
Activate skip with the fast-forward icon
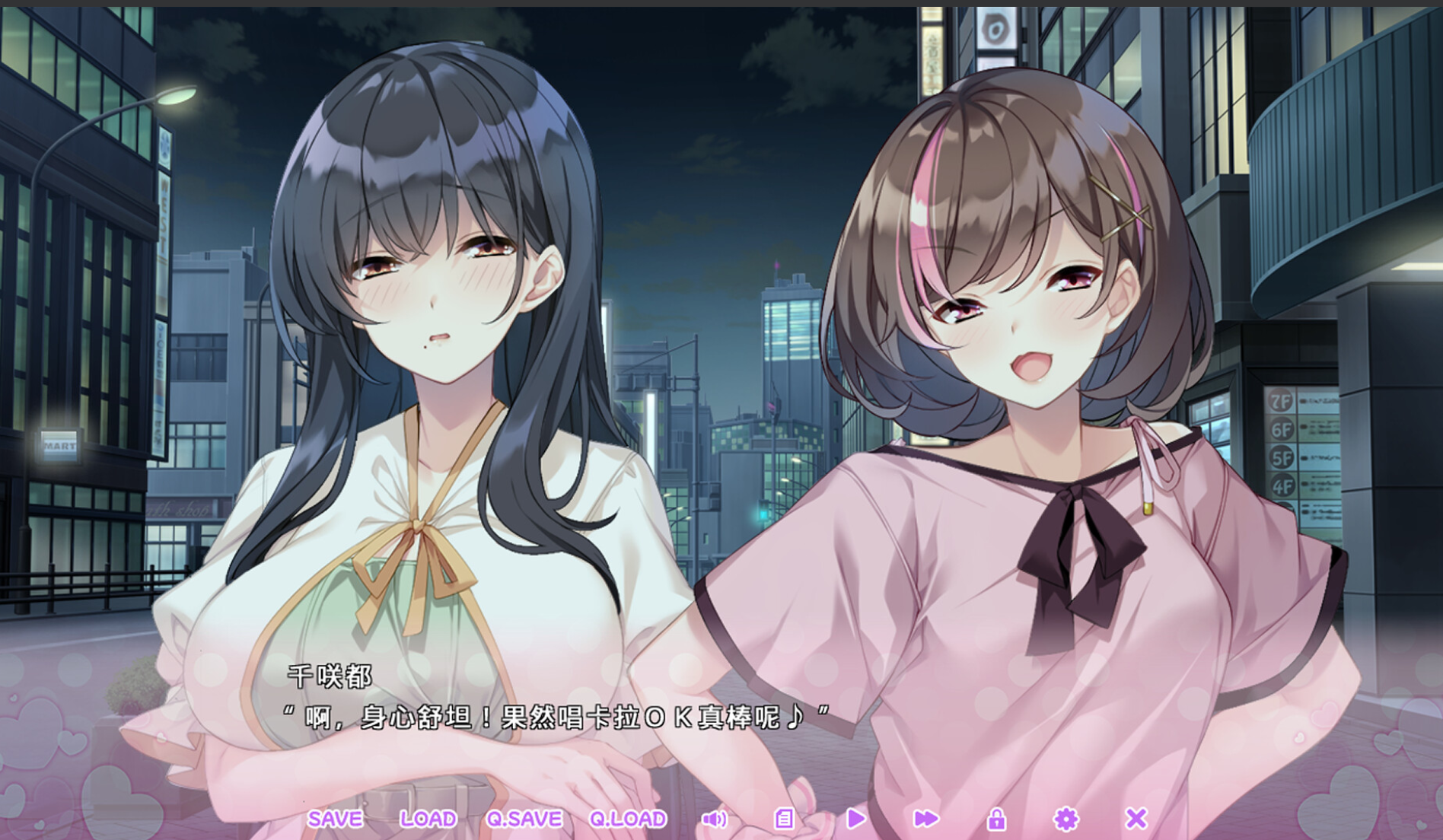pyautogui.click(x=925, y=819)
